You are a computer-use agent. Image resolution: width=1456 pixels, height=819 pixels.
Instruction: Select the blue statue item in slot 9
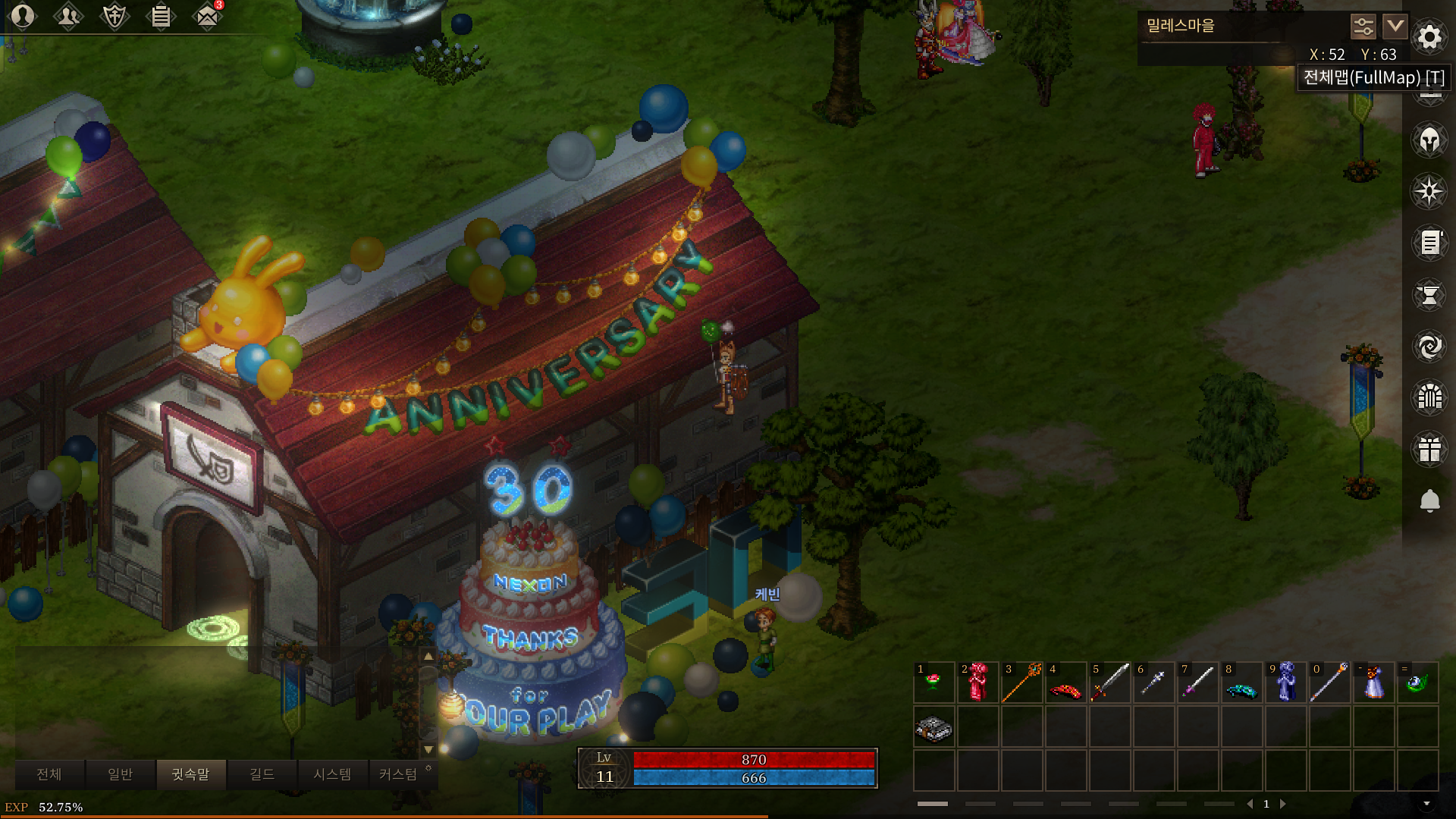(x=1285, y=682)
